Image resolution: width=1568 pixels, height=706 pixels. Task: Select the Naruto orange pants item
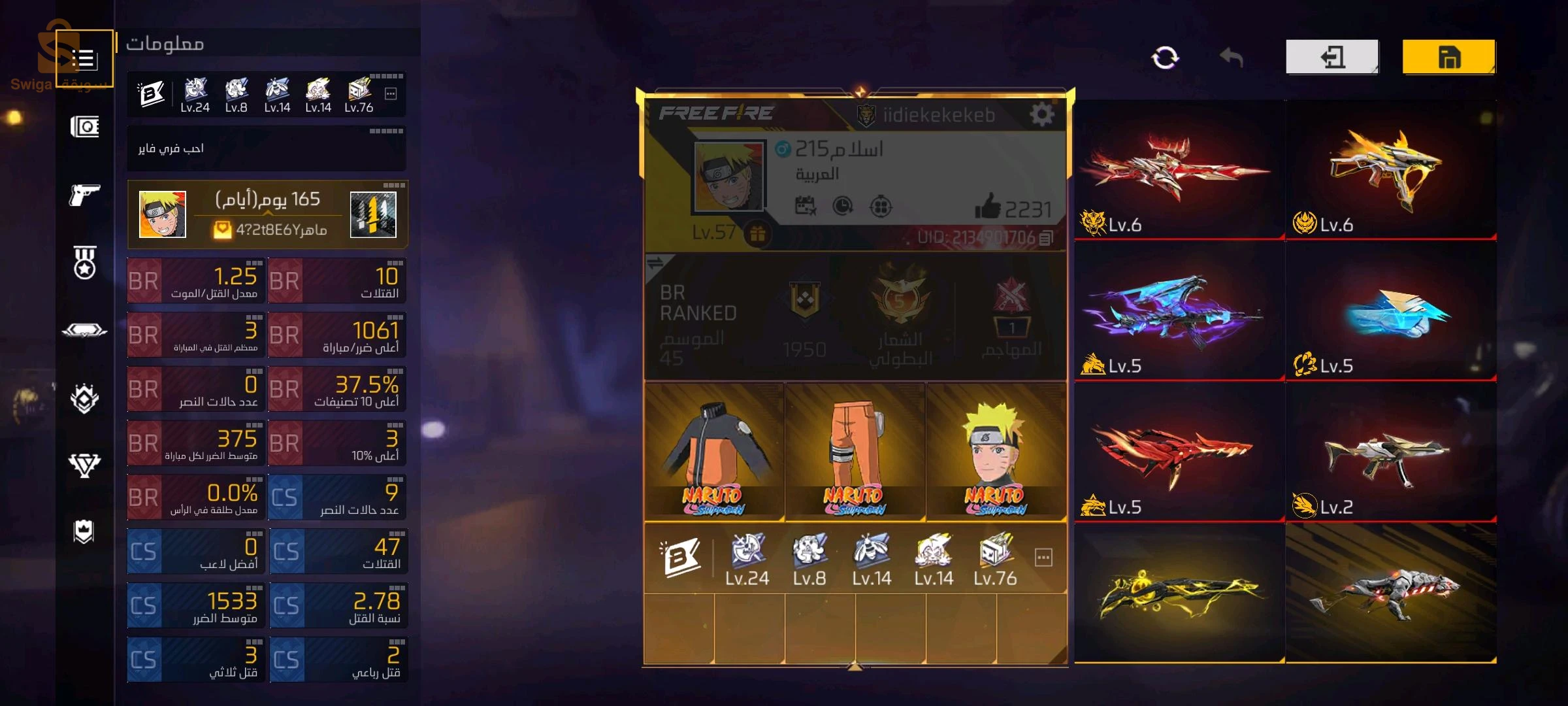pos(855,452)
